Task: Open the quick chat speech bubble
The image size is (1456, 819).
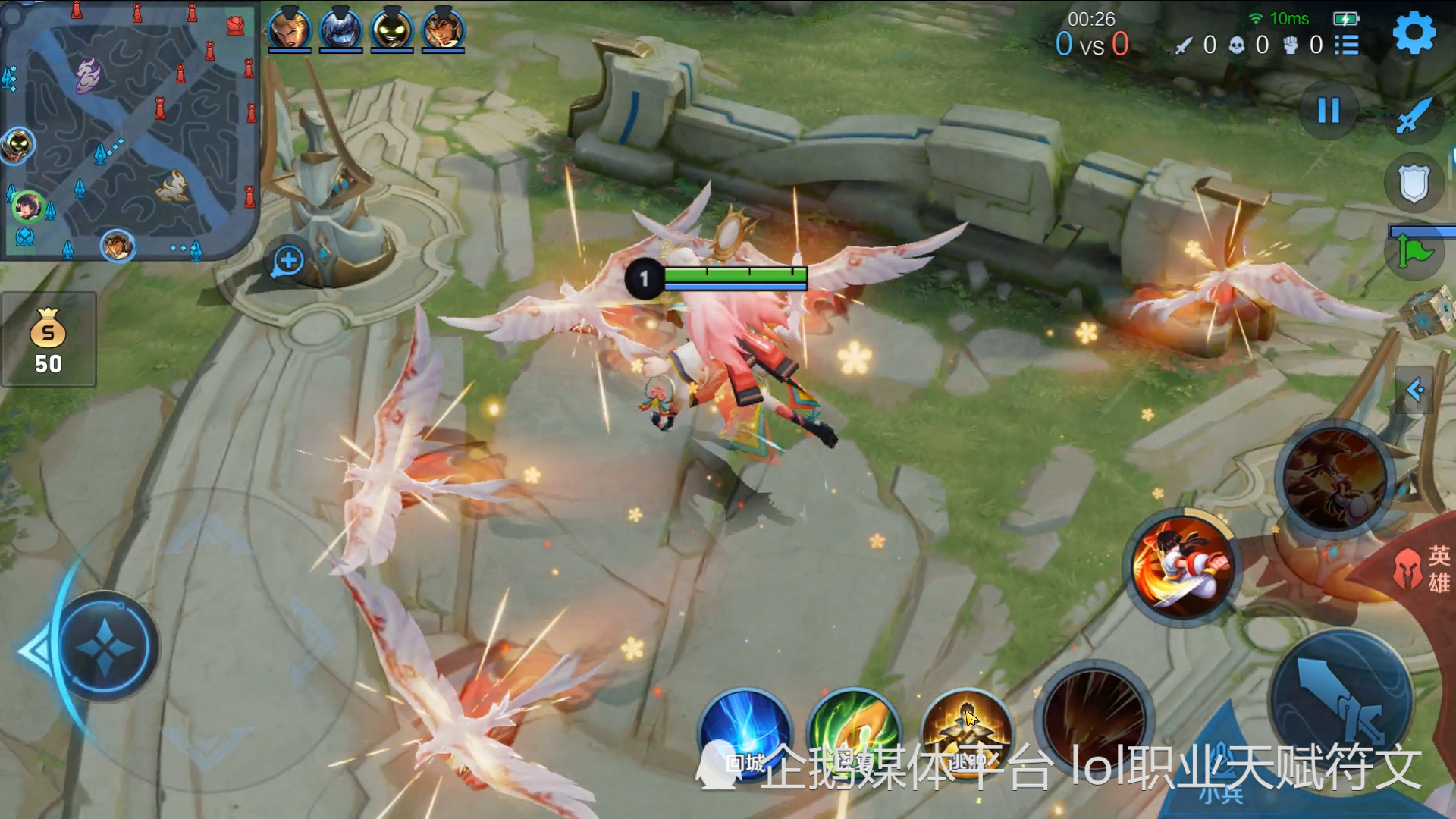Action: point(288,261)
